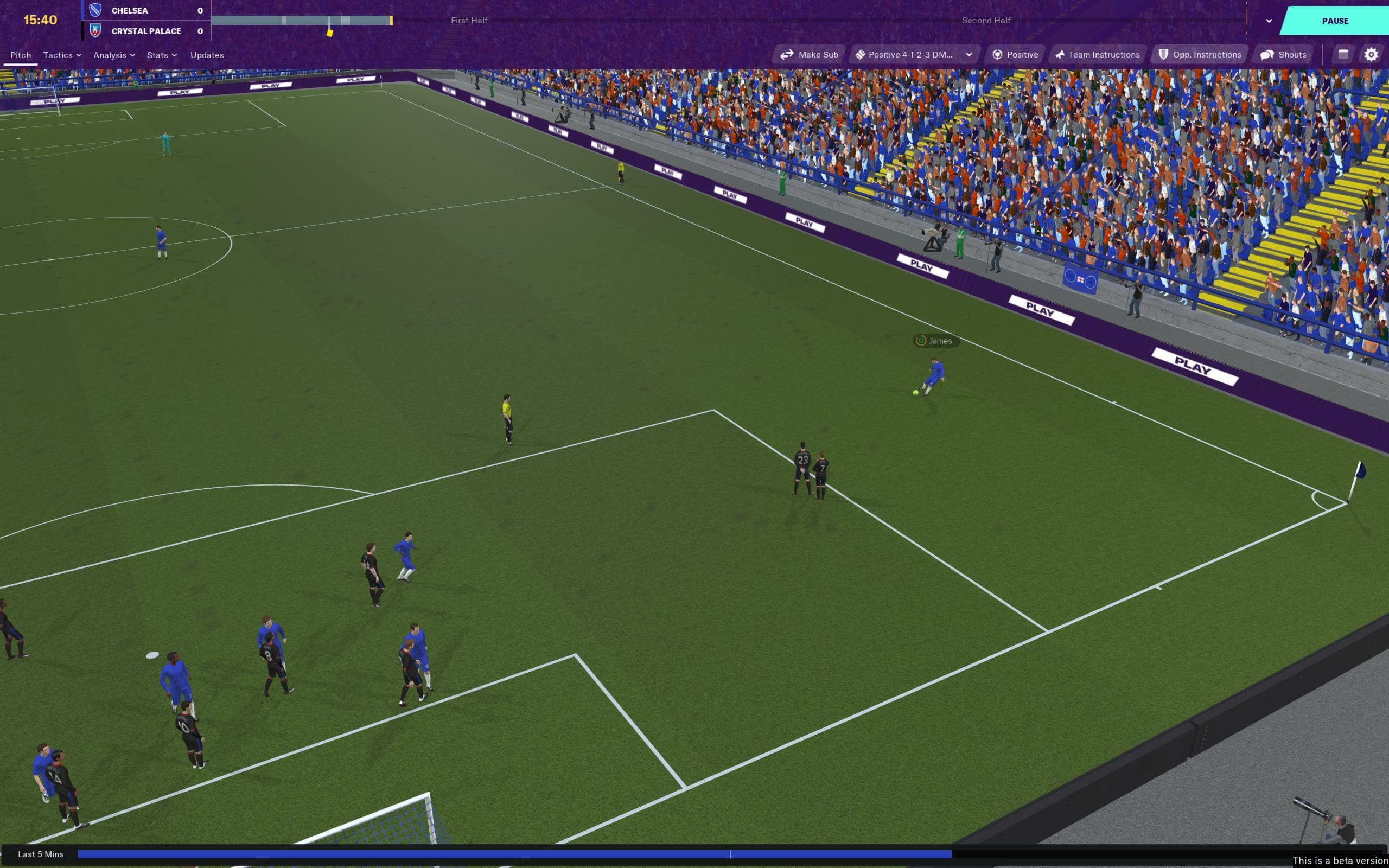The width and height of the screenshot is (1389, 868).
Task: Click the notebook icon beside the settings gear
Action: pyautogui.click(x=1343, y=54)
